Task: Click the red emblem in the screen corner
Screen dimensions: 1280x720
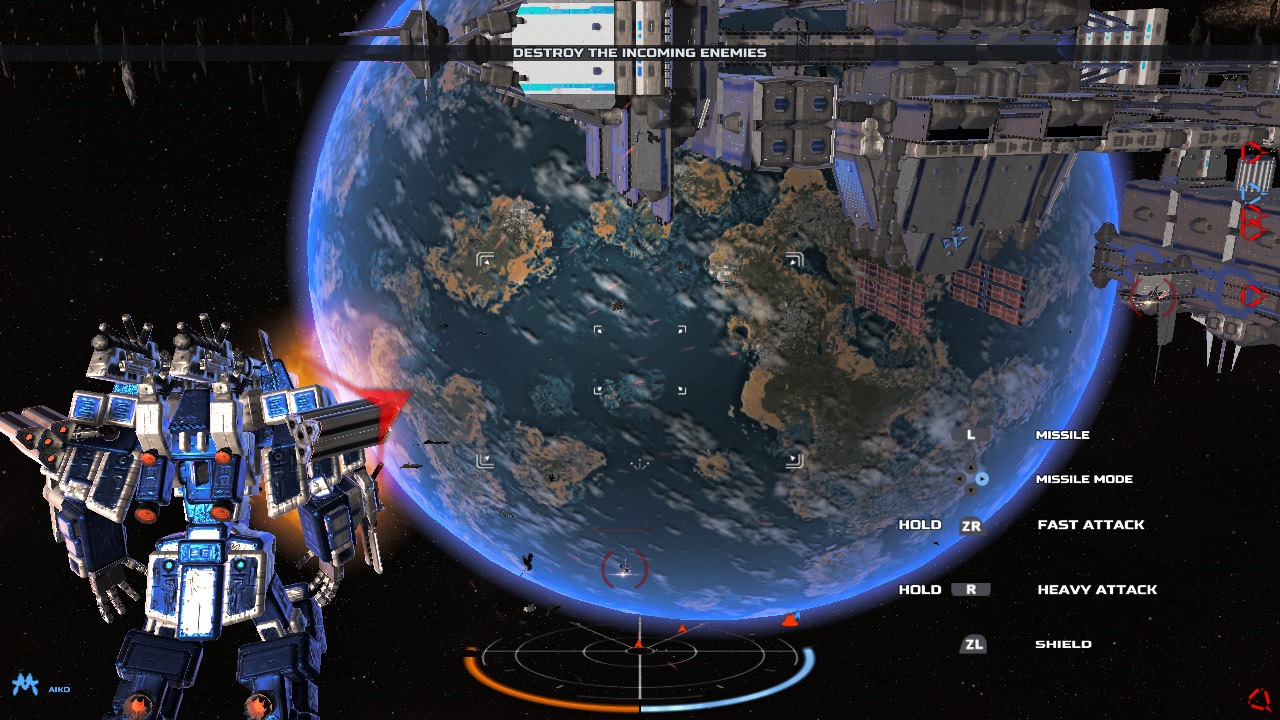Action: point(1259,698)
